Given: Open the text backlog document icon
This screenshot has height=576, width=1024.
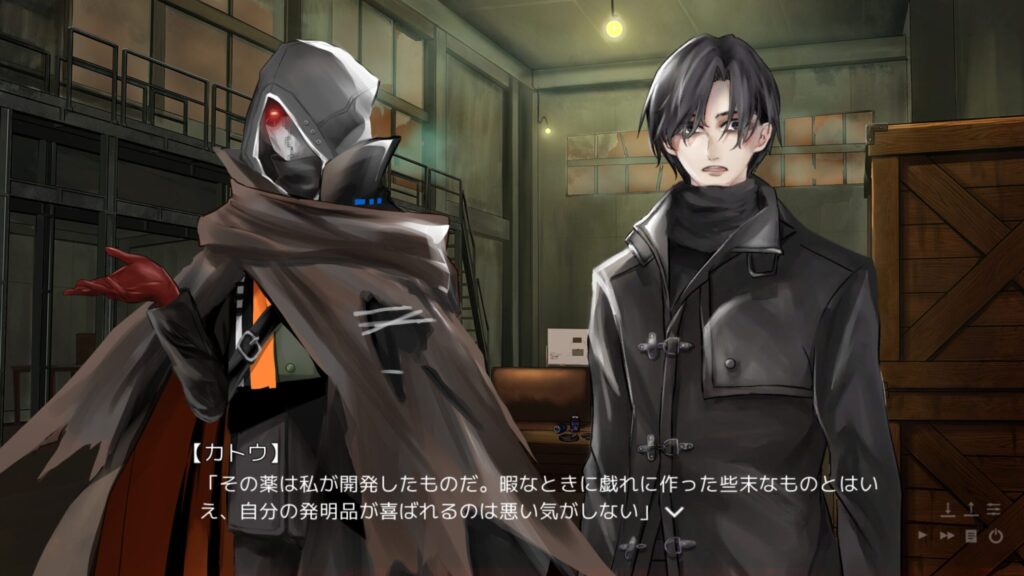Looking at the screenshot, I should tap(971, 536).
